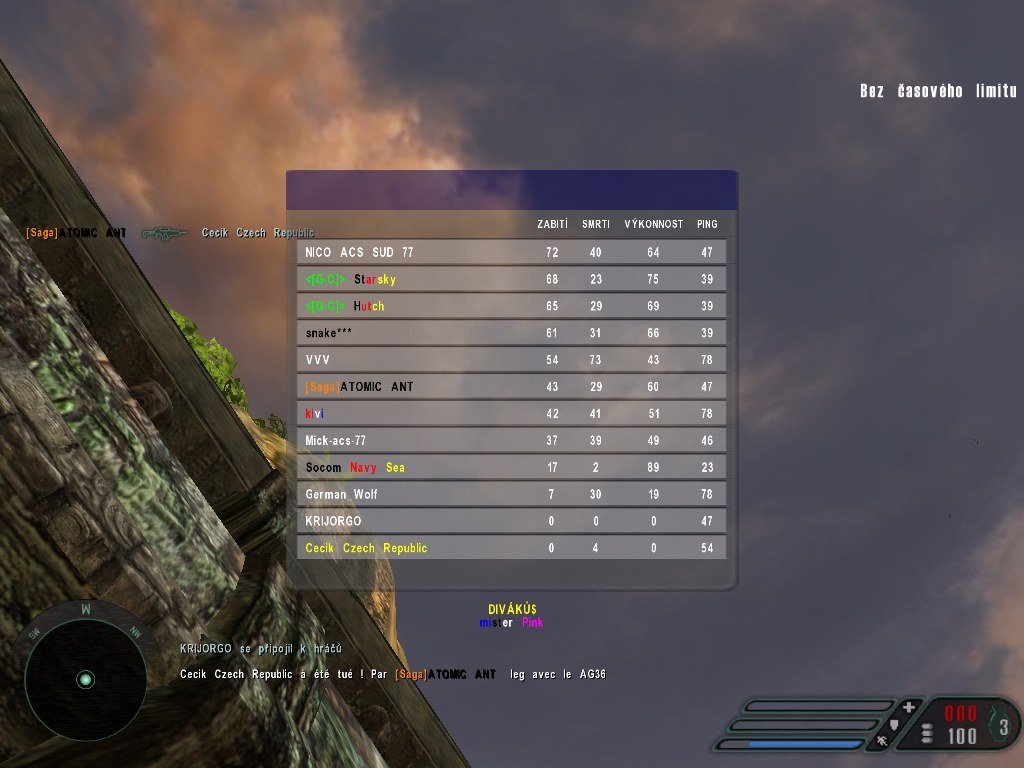Select NICO ACS SUD 77 scoreboard row
This screenshot has width=1024, height=768.
coord(512,253)
